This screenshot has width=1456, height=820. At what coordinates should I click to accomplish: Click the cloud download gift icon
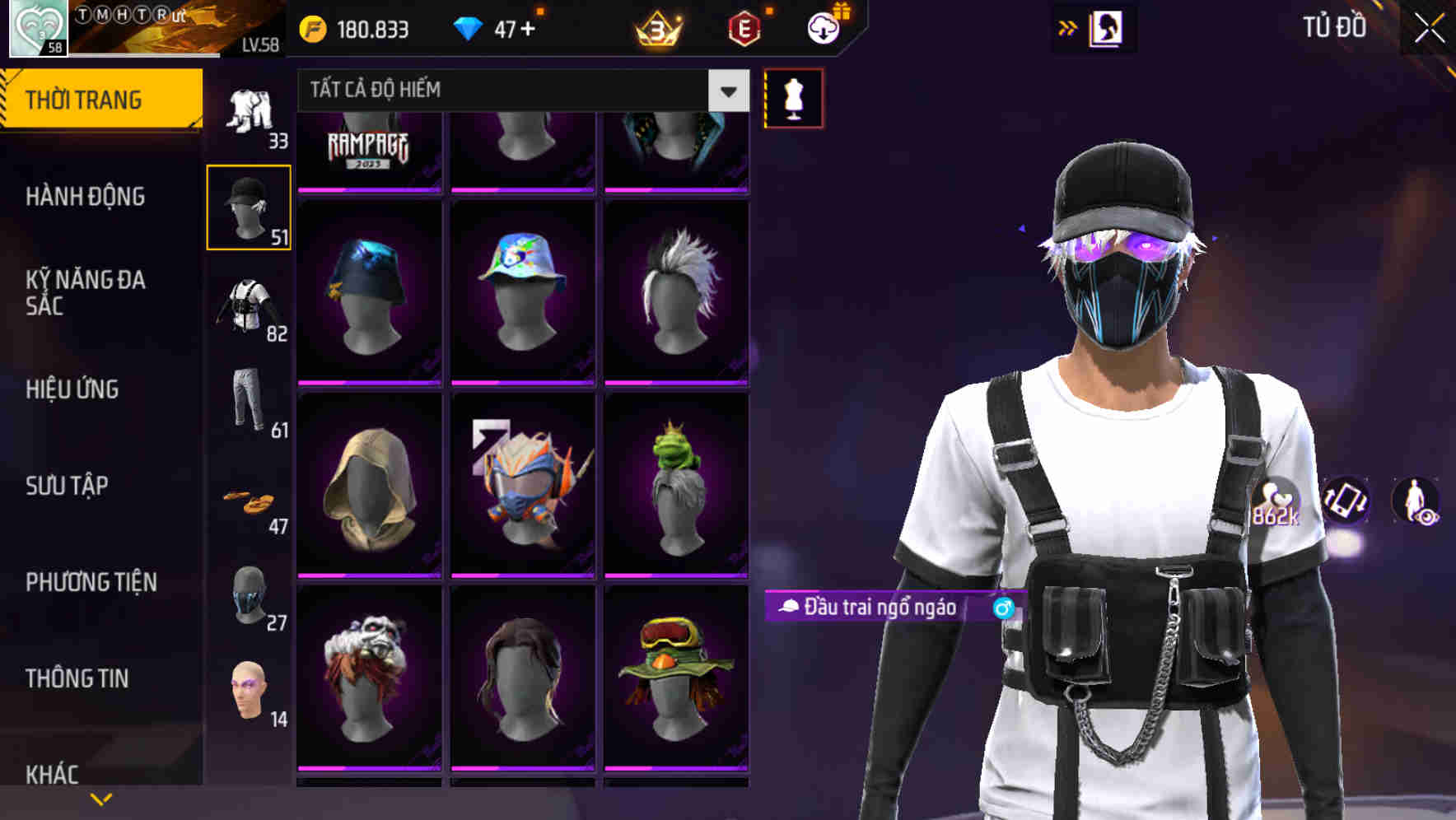(823, 27)
